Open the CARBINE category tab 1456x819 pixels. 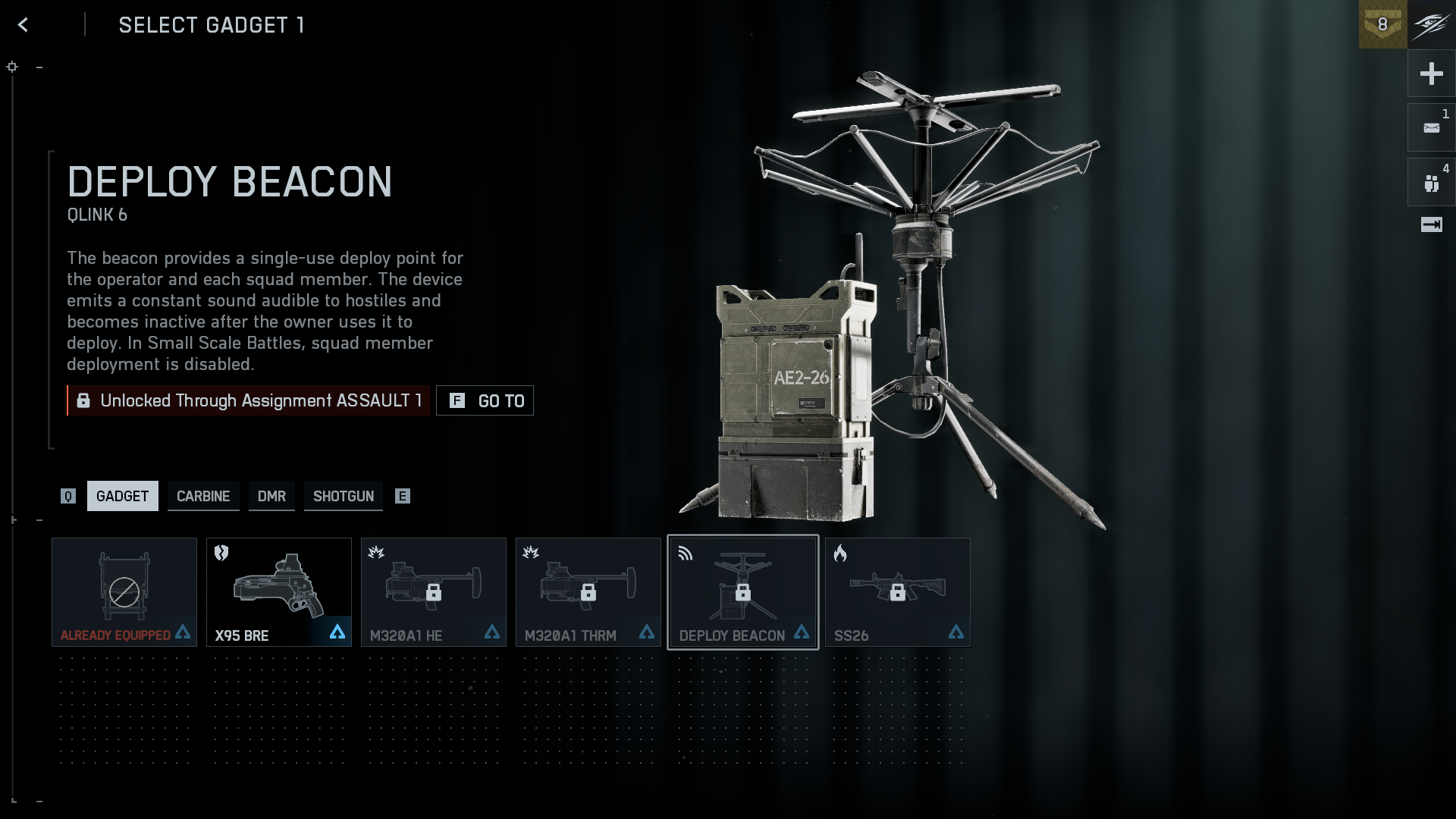pyautogui.click(x=203, y=496)
